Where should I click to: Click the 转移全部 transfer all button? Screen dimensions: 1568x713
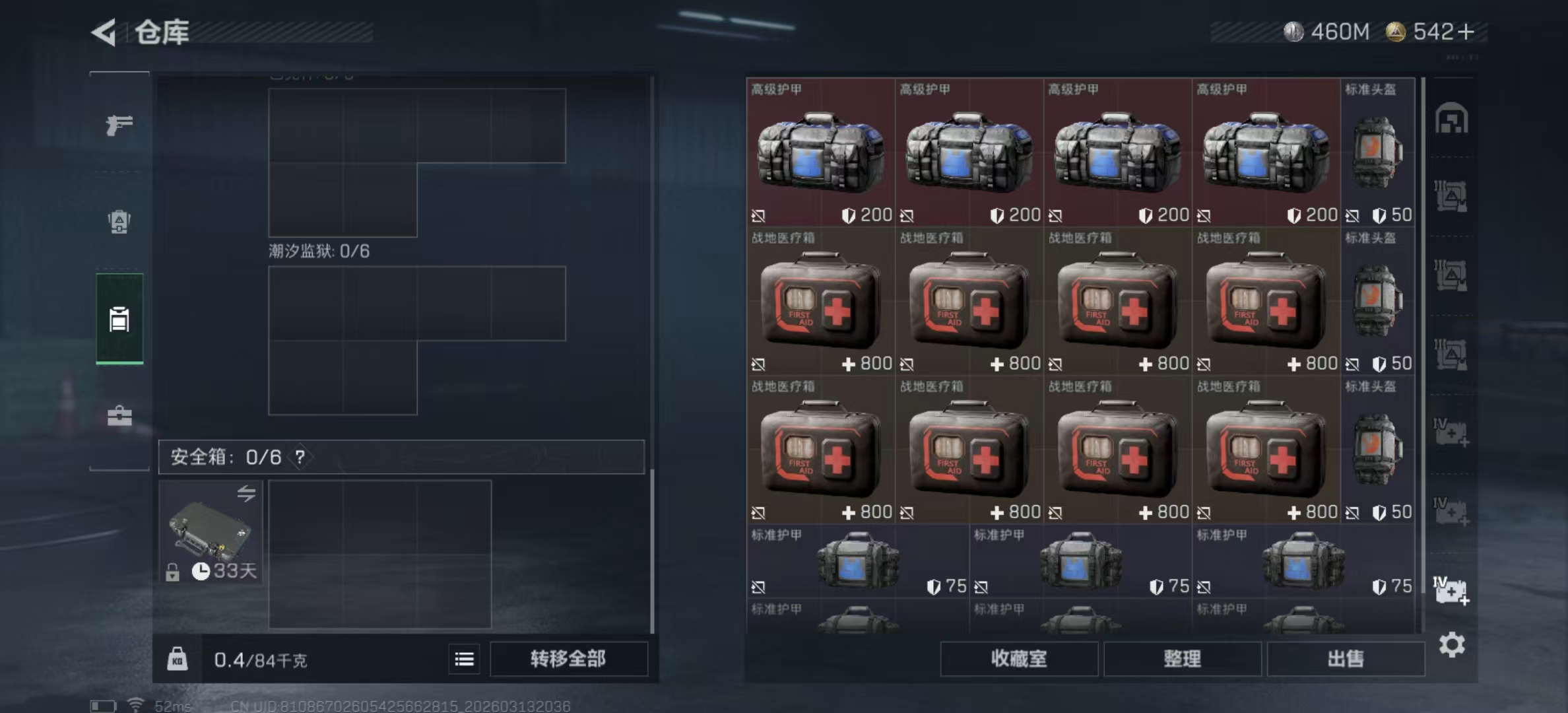[569, 659]
